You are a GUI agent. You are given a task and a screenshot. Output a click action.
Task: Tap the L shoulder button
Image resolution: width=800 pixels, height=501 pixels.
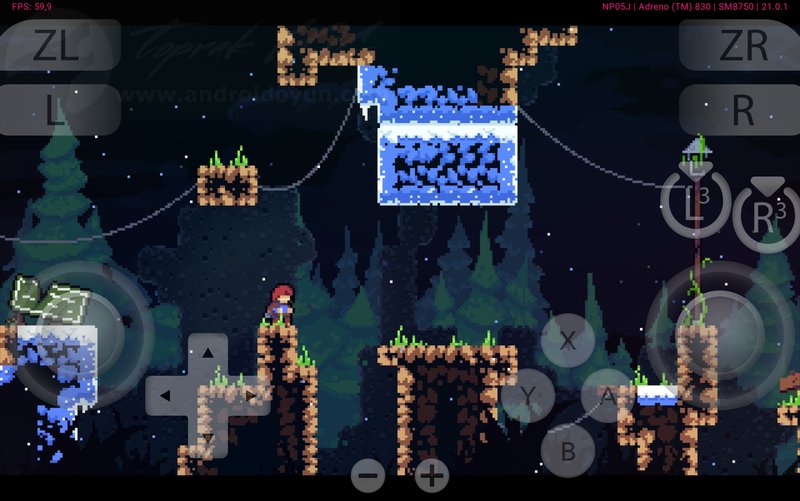tap(57, 110)
